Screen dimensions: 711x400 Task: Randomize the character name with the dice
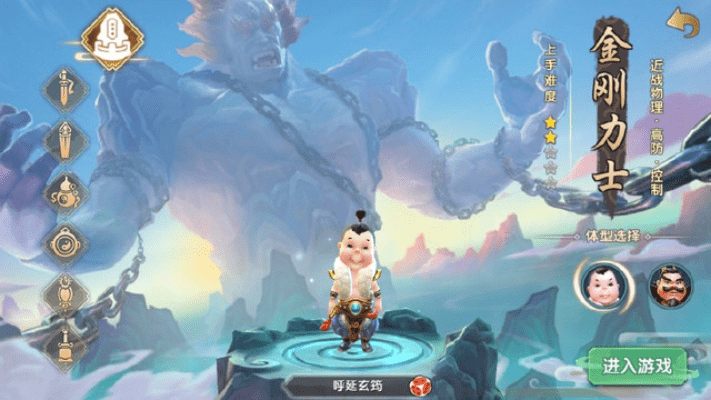(419, 386)
